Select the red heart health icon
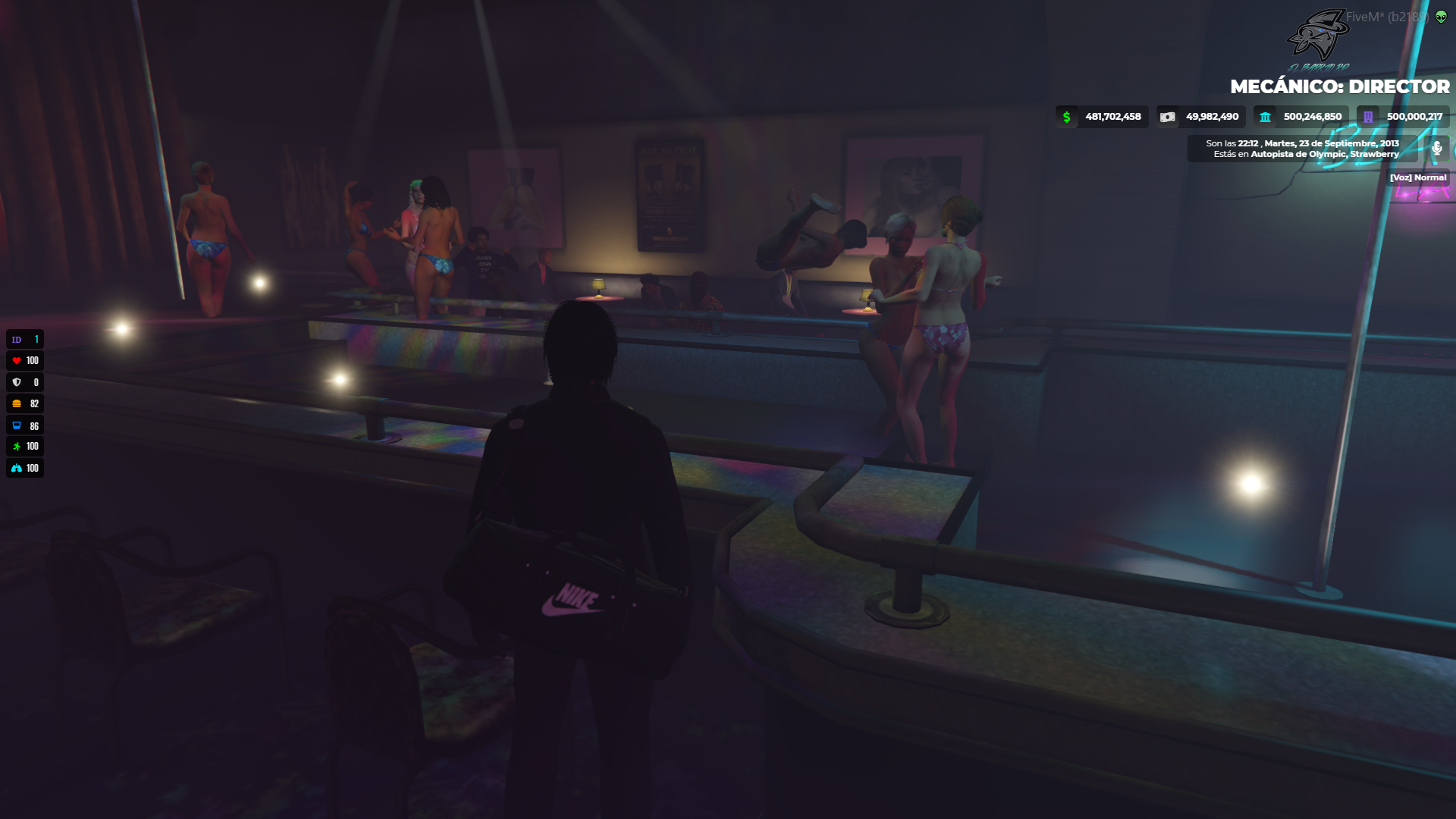The width and height of the screenshot is (1456, 819). 15,360
